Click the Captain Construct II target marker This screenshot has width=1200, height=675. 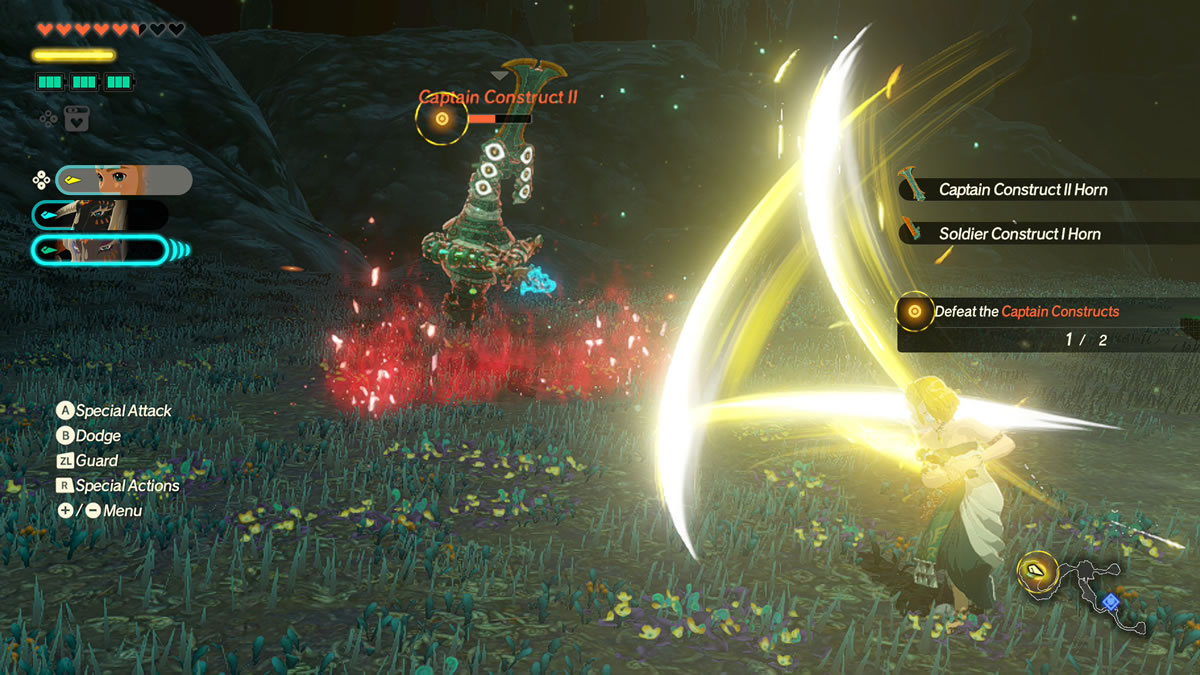(x=442, y=119)
